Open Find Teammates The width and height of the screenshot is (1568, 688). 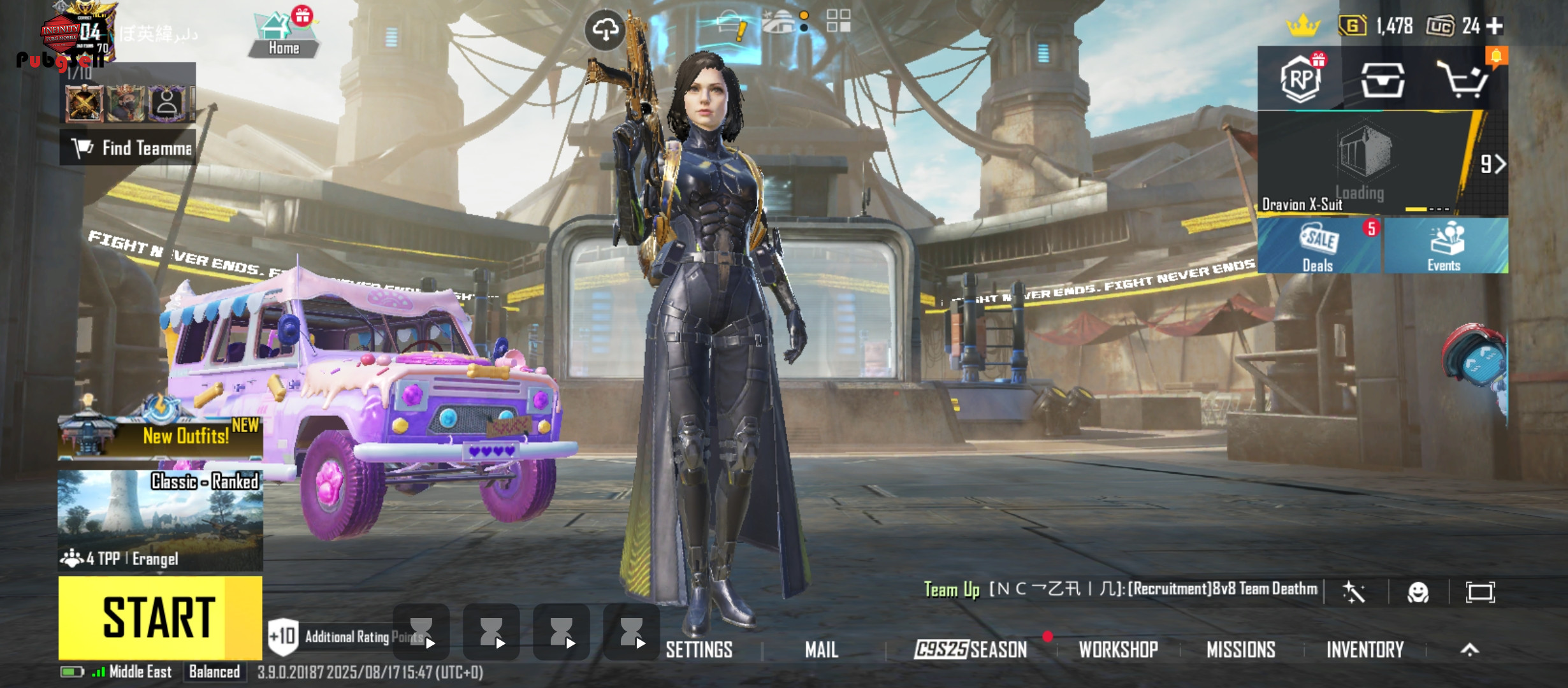(128, 148)
